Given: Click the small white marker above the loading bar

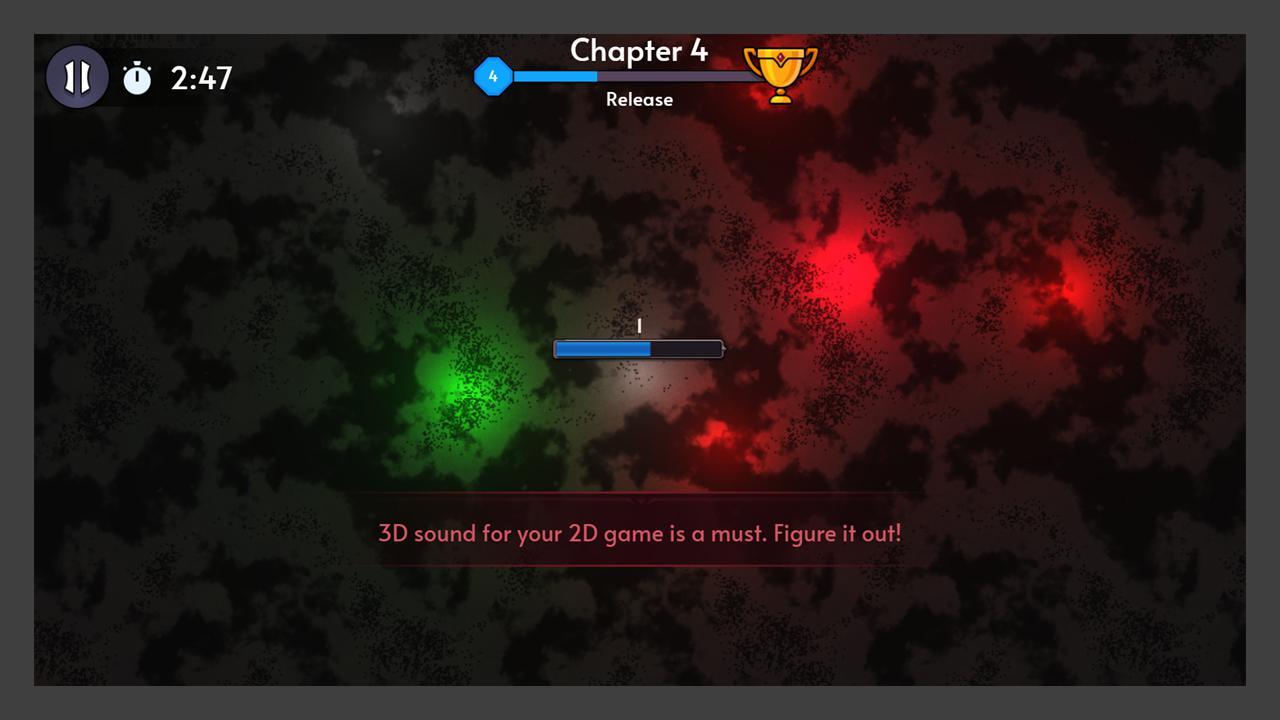Looking at the screenshot, I should (640, 325).
